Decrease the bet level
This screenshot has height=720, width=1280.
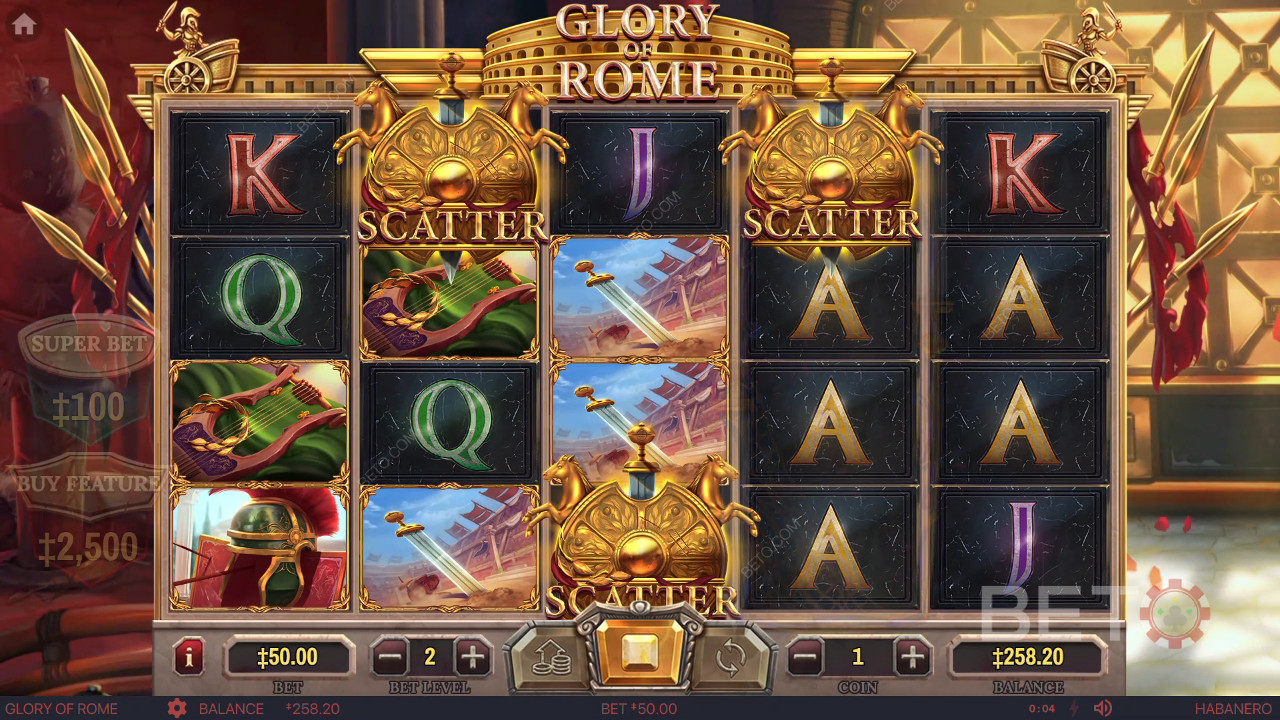pyautogui.click(x=391, y=657)
